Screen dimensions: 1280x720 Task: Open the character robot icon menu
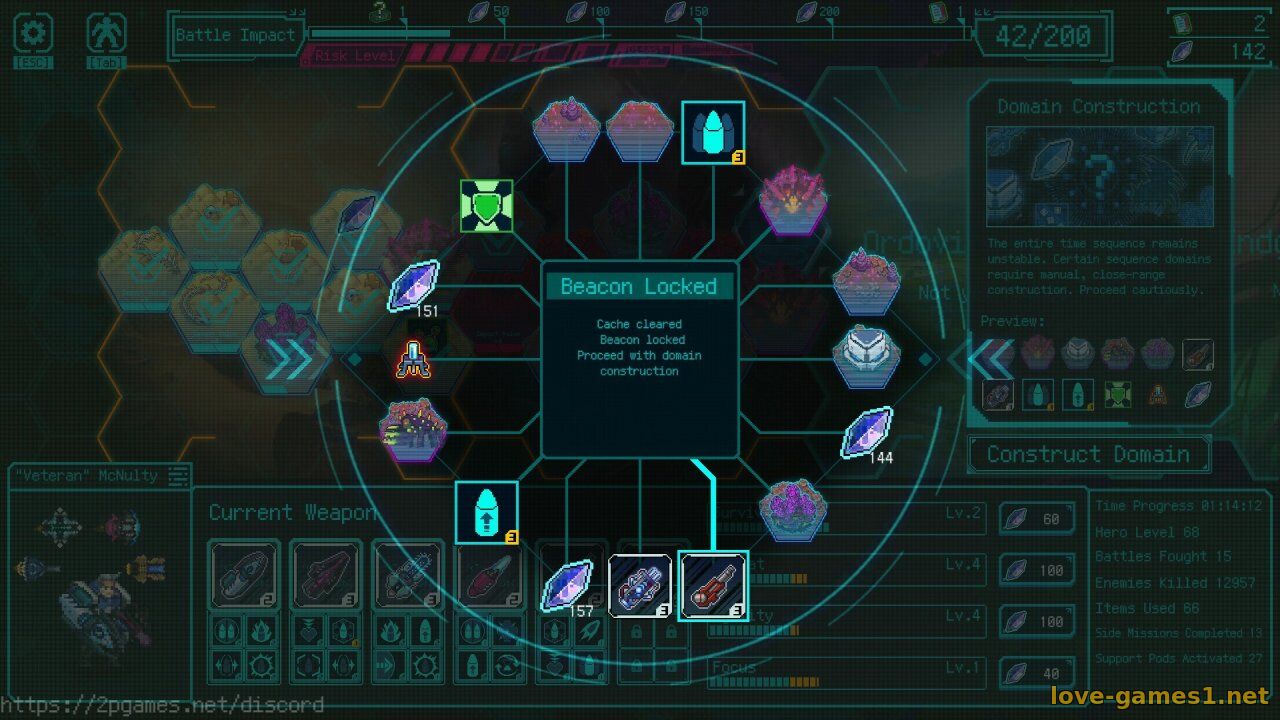point(105,35)
